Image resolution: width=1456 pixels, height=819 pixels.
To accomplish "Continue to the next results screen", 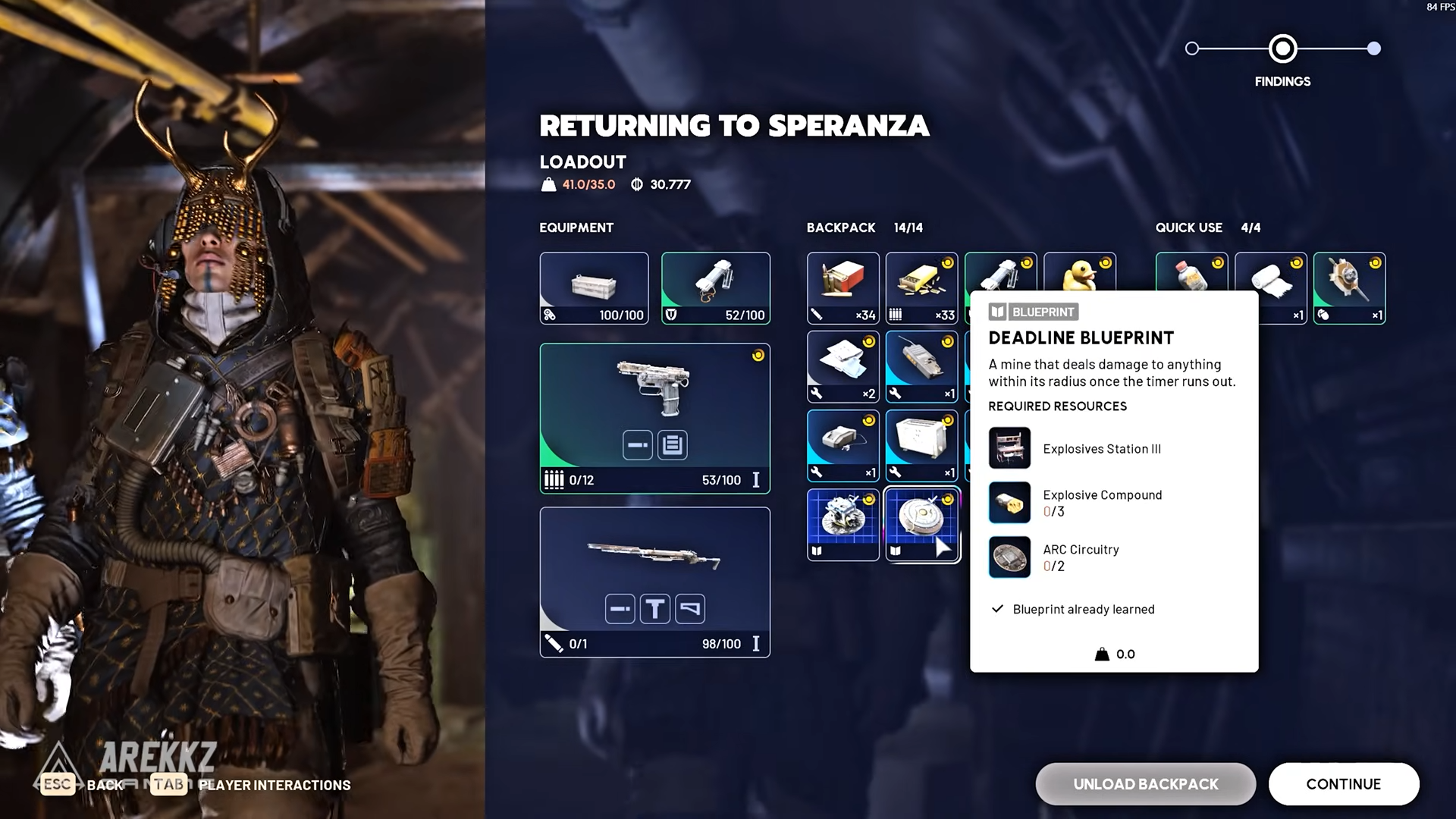I will click(1343, 784).
